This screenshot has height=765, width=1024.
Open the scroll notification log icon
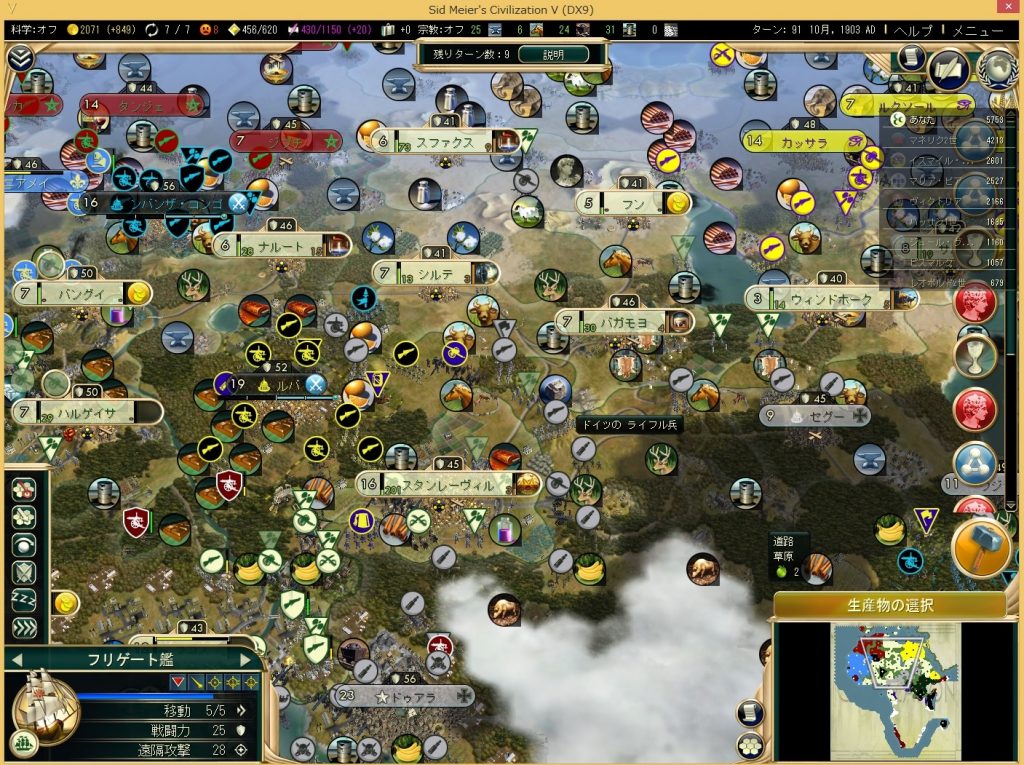tap(909, 58)
